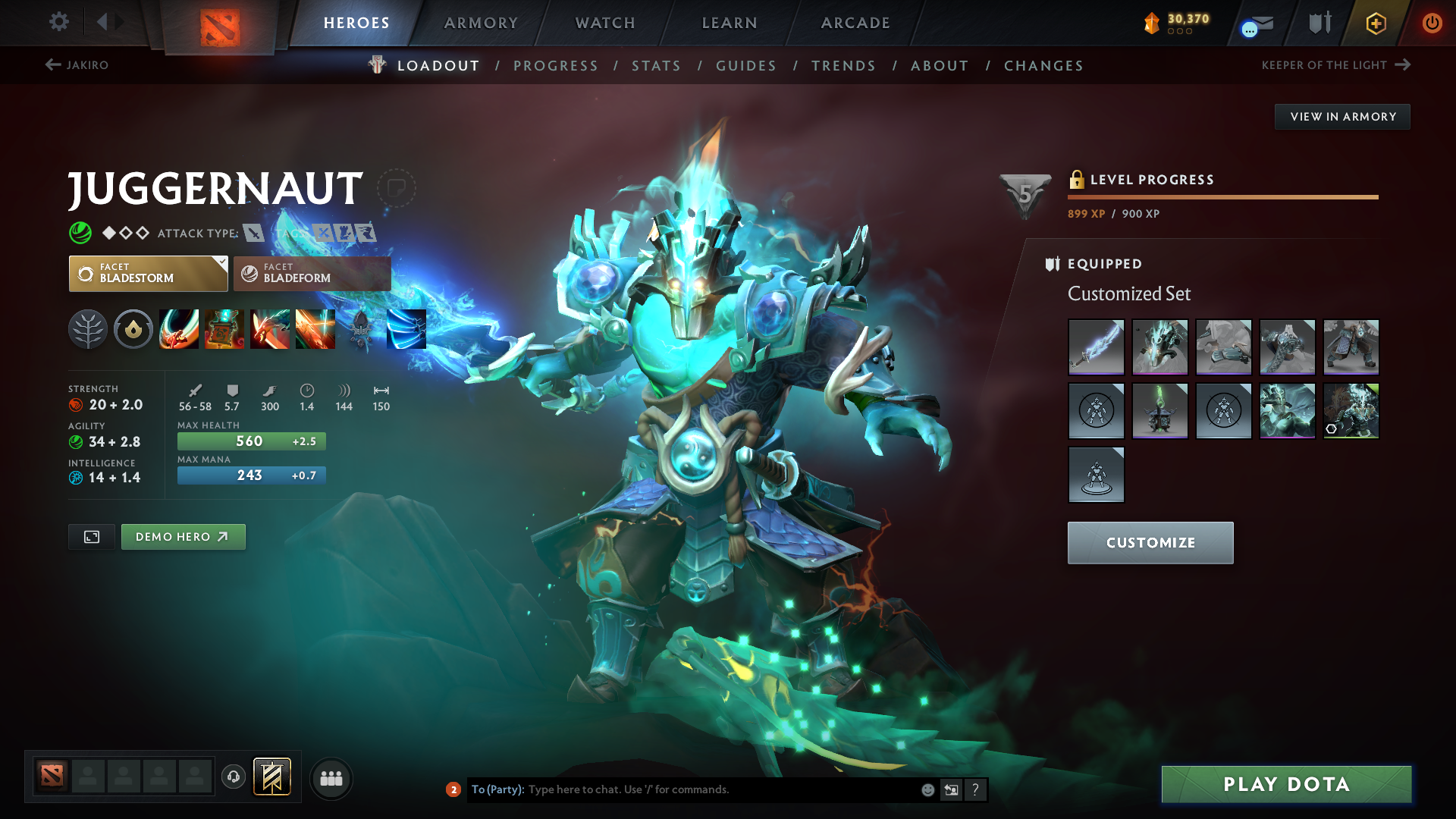View the Healing Ward ability icon
Image resolution: width=1456 pixels, height=819 pixels.
[224, 328]
